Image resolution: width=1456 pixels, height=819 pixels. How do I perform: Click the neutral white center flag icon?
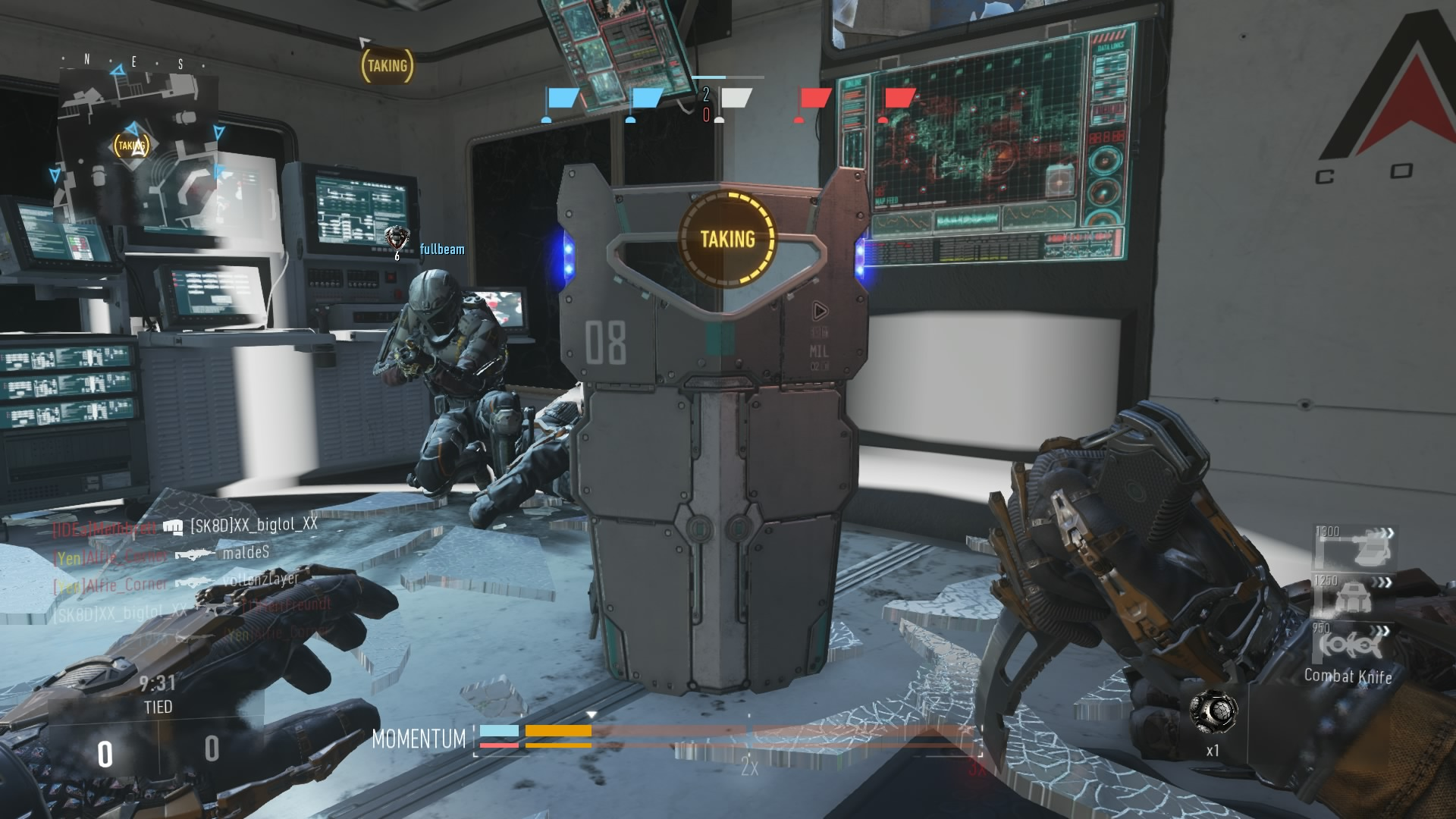pyautogui.click(x=735, y=99)
